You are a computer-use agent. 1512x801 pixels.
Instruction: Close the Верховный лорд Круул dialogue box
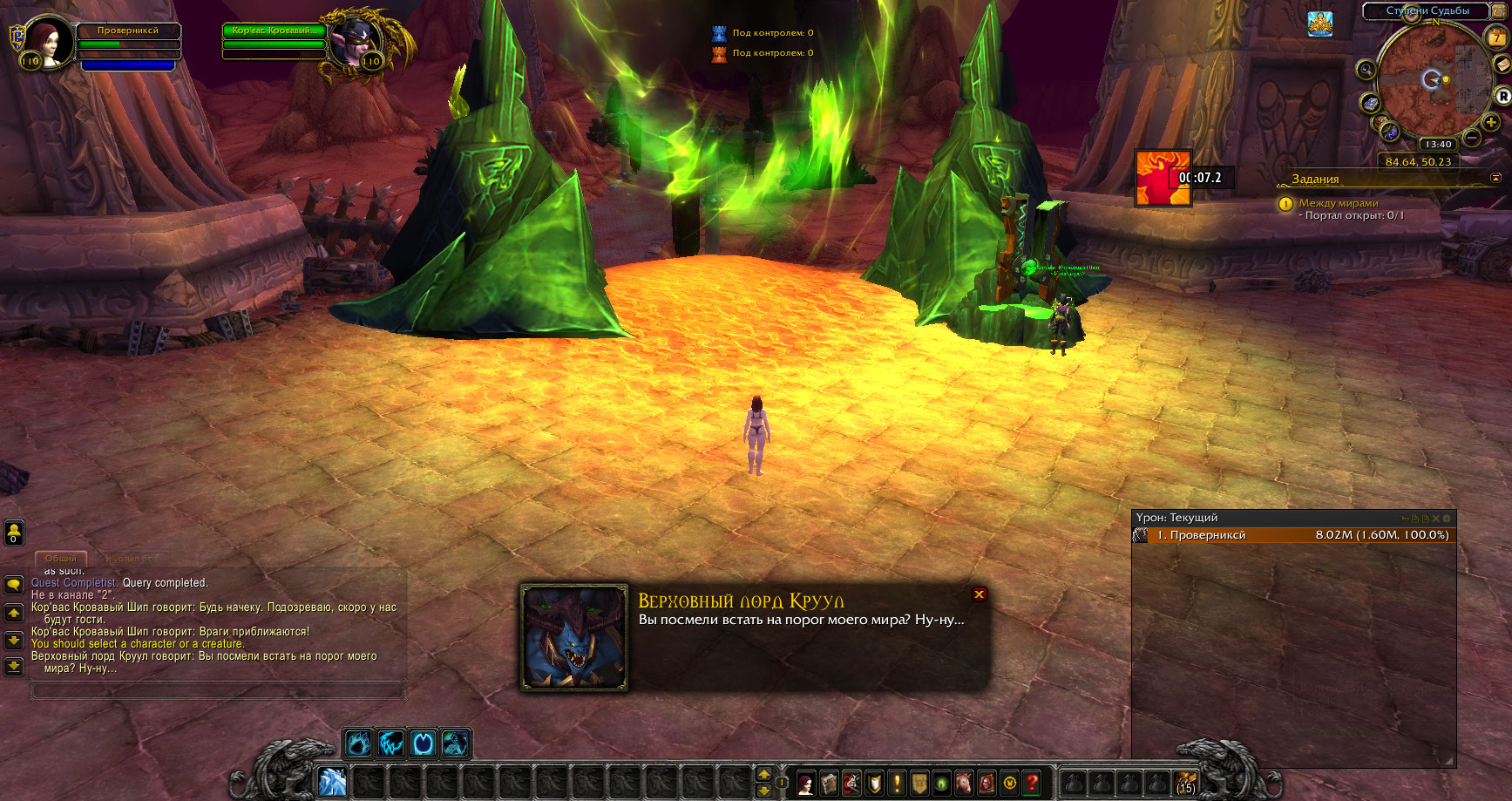coord(980,594)
